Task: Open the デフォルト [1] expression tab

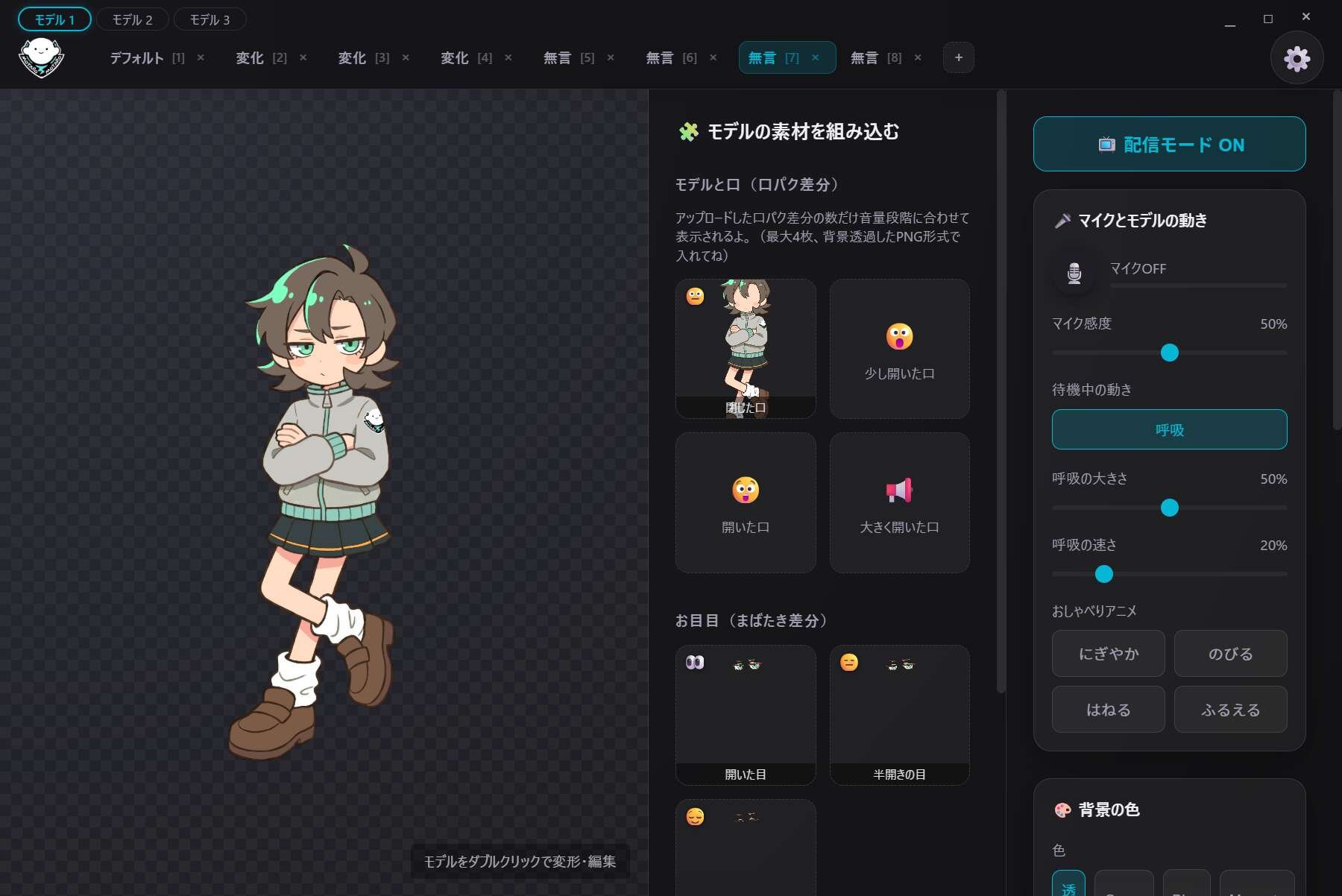Action: click(x=146, y=58)
